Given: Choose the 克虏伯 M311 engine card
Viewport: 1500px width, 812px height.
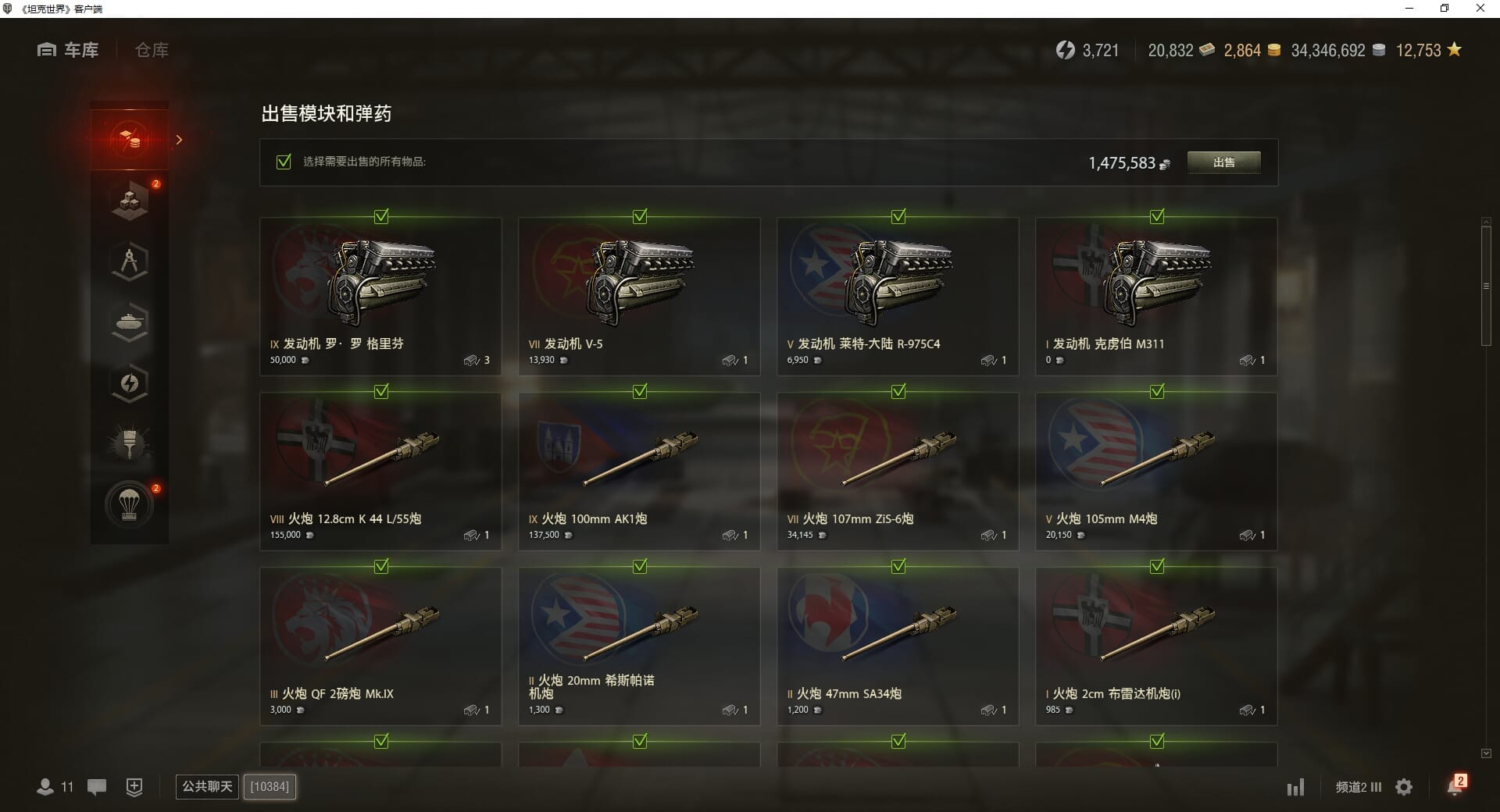Looking at the screenshot, I should pos(1155,297).
